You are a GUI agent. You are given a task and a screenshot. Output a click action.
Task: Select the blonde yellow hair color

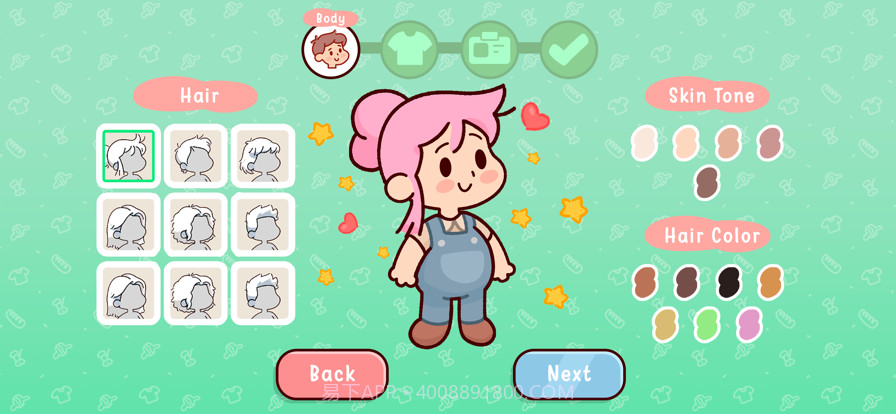[665, 324]
